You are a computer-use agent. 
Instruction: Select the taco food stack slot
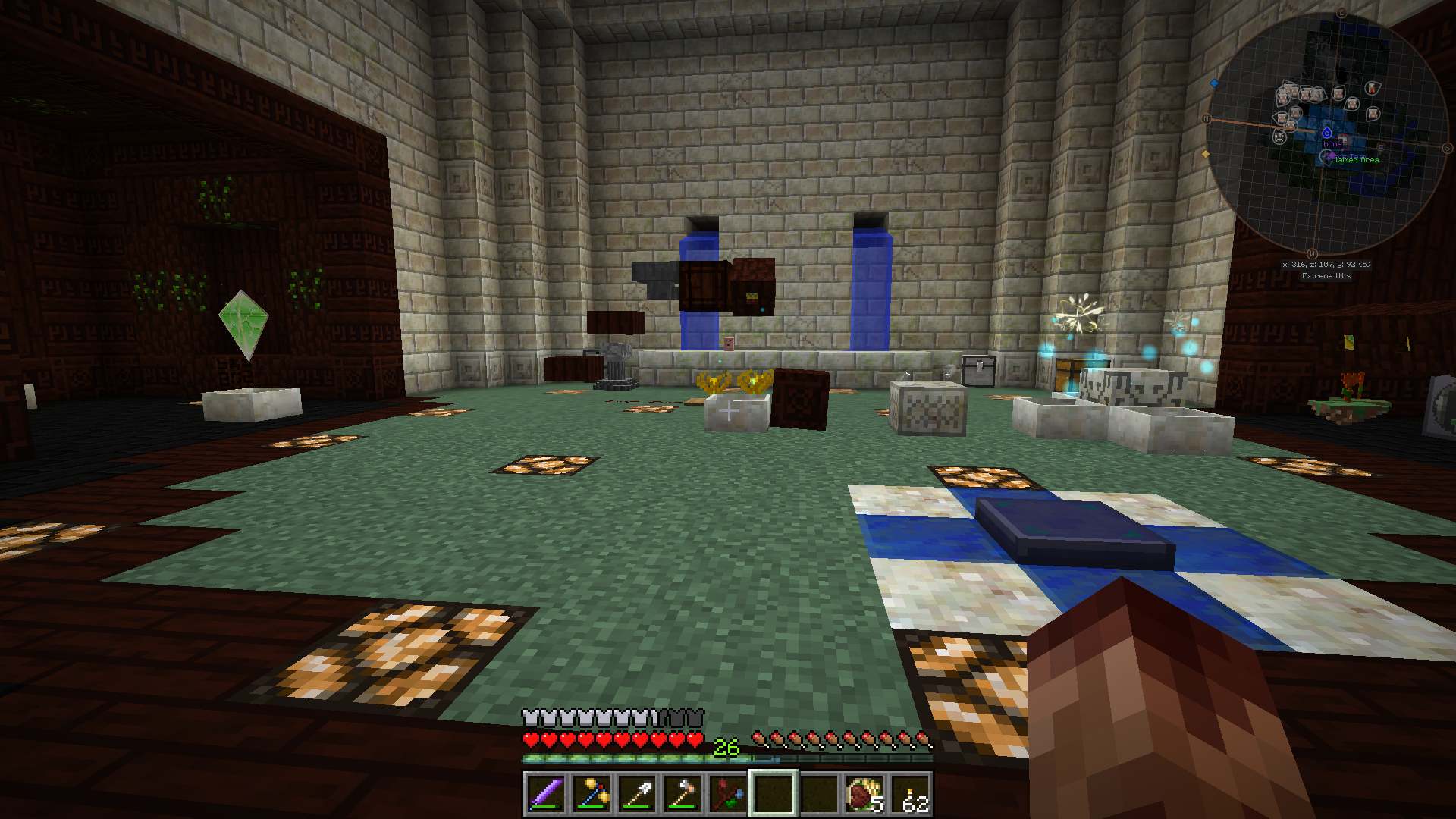click(864, 794)
